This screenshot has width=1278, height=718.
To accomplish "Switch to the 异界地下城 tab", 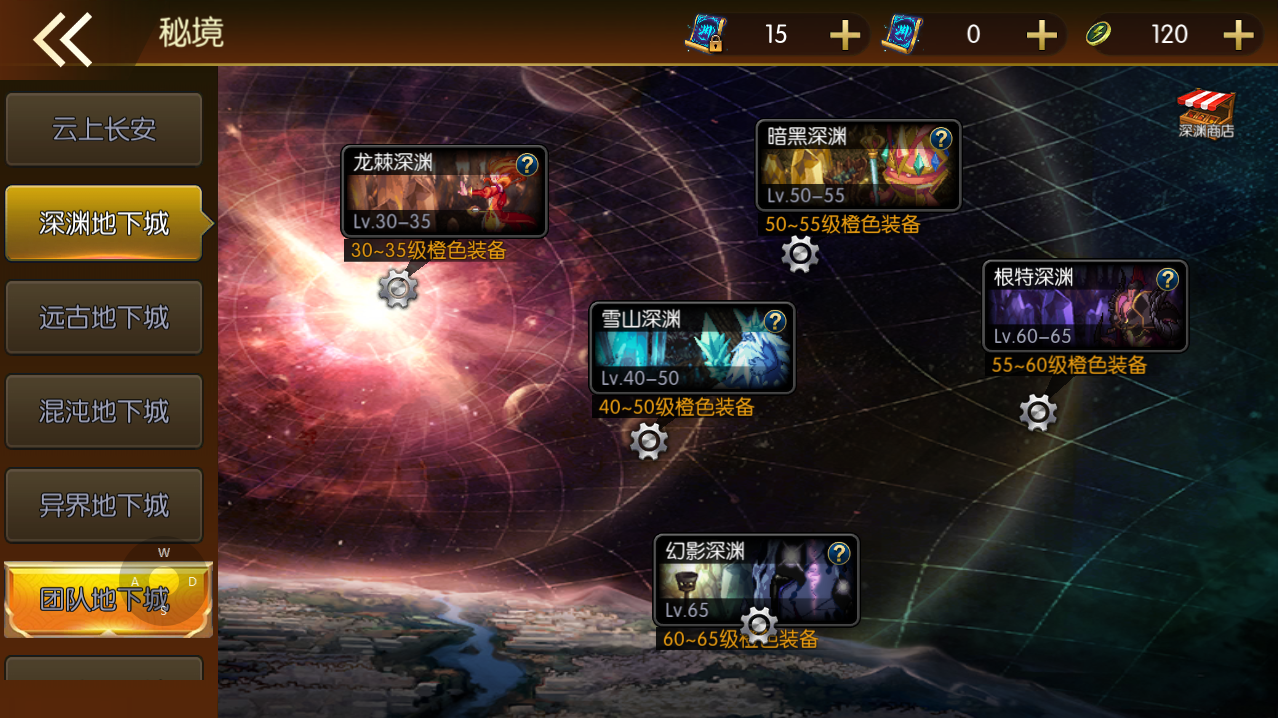I will coord(104,505).
